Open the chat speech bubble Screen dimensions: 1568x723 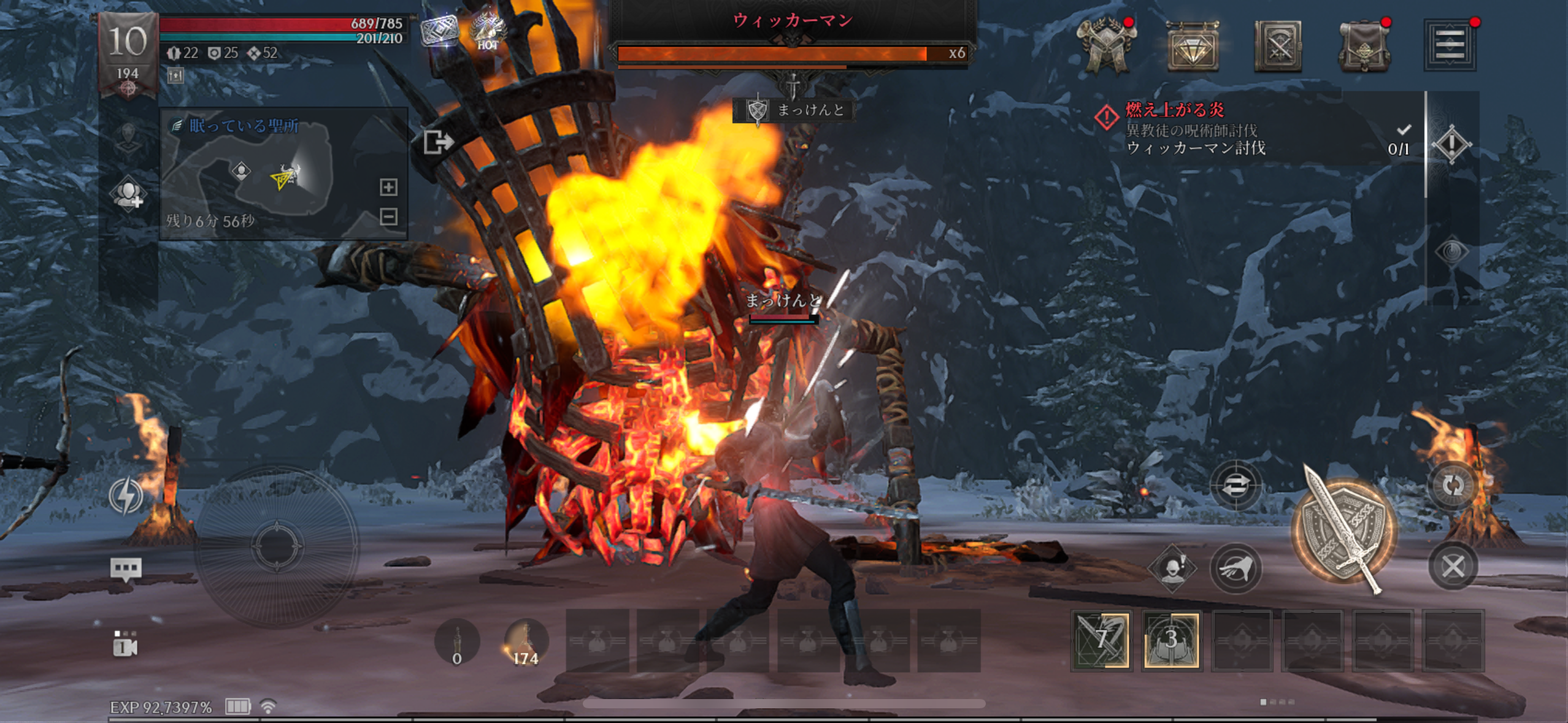point(126,569)
